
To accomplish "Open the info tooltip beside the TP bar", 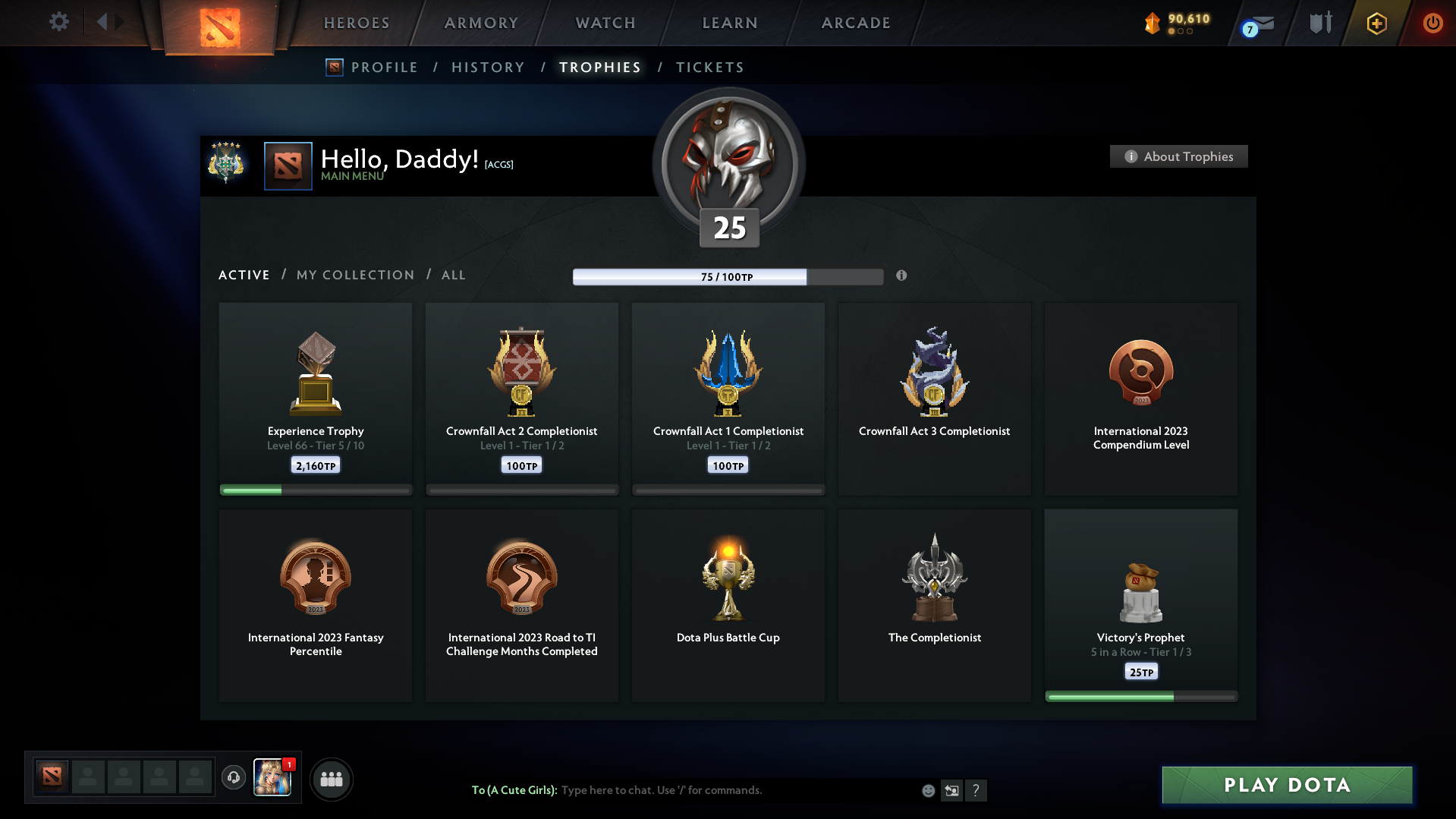I will 902,276.
